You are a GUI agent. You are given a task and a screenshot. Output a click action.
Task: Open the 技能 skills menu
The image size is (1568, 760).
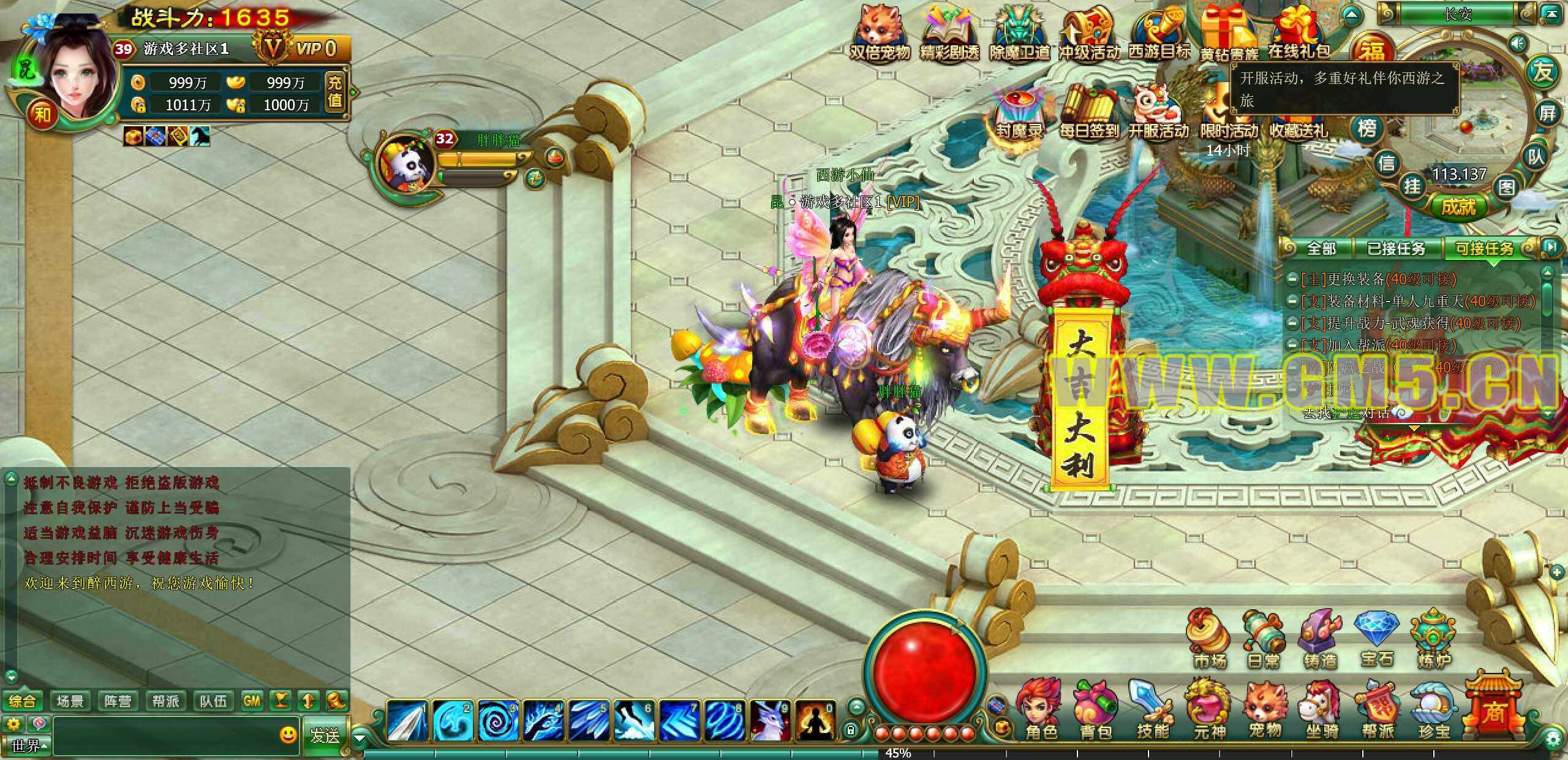1152,711
